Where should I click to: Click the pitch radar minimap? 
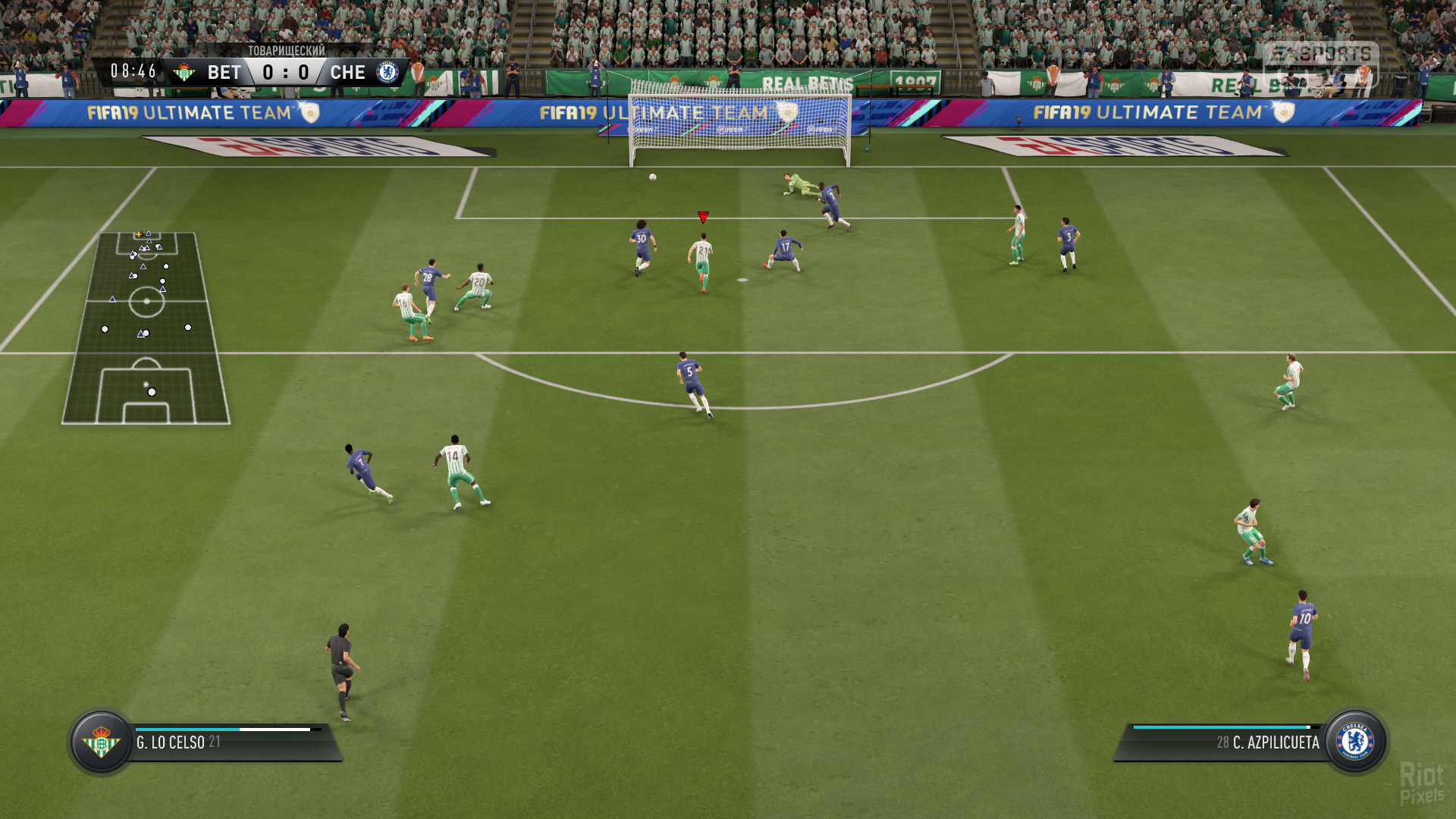(x=146, y=328)
